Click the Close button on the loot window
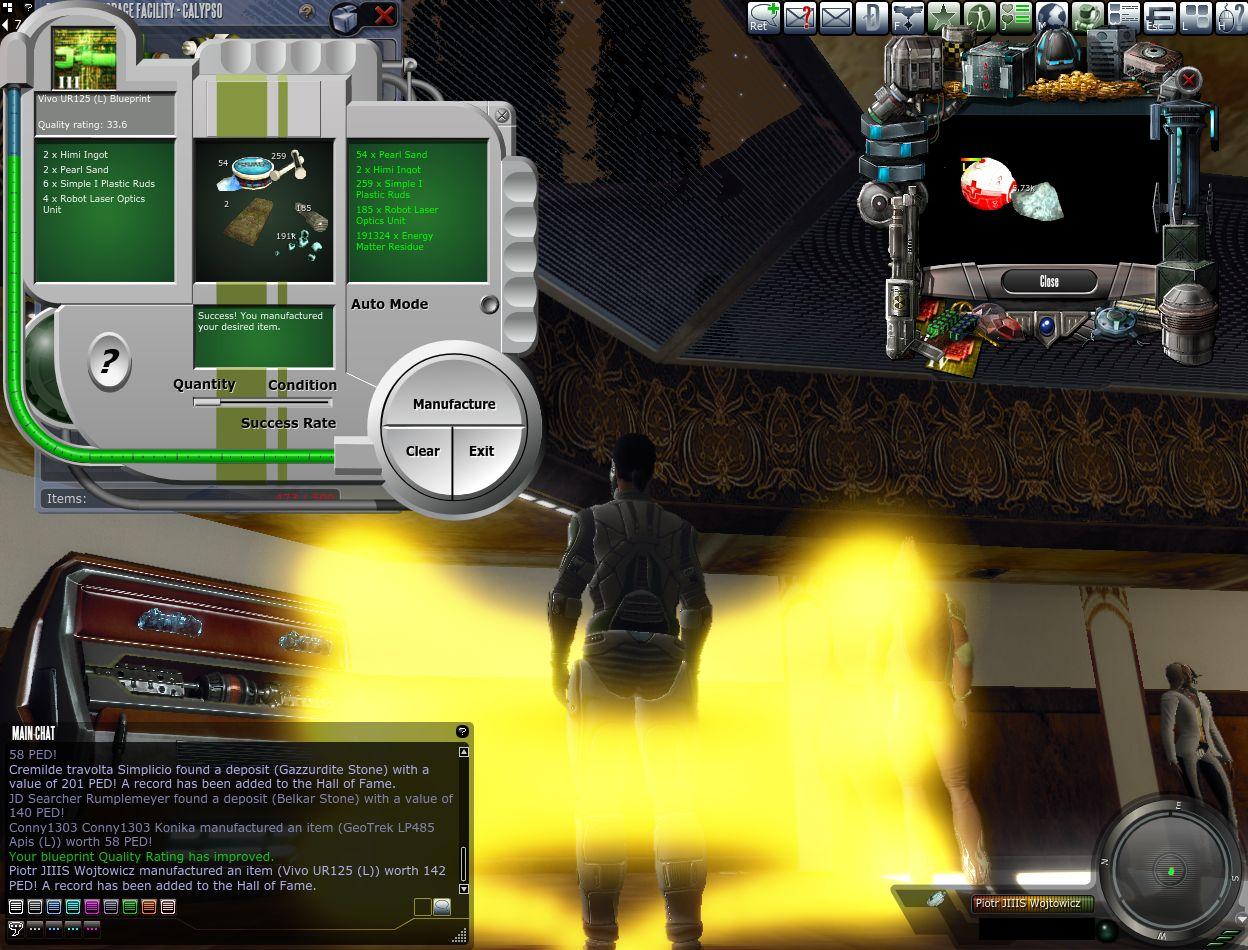This screenshot has width=1248, height=950. click(1048, 281)
